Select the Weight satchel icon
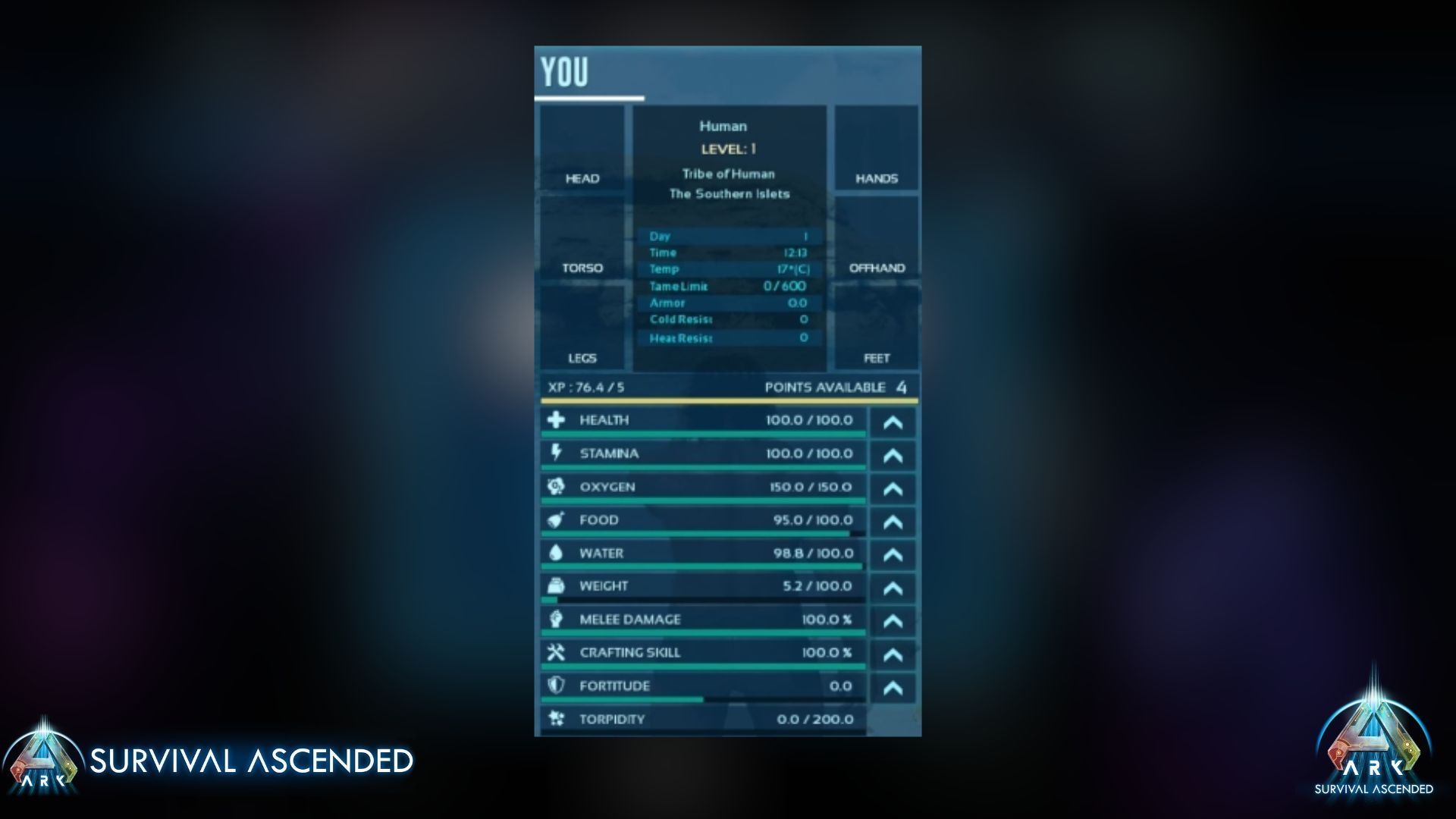 point(557,585)
